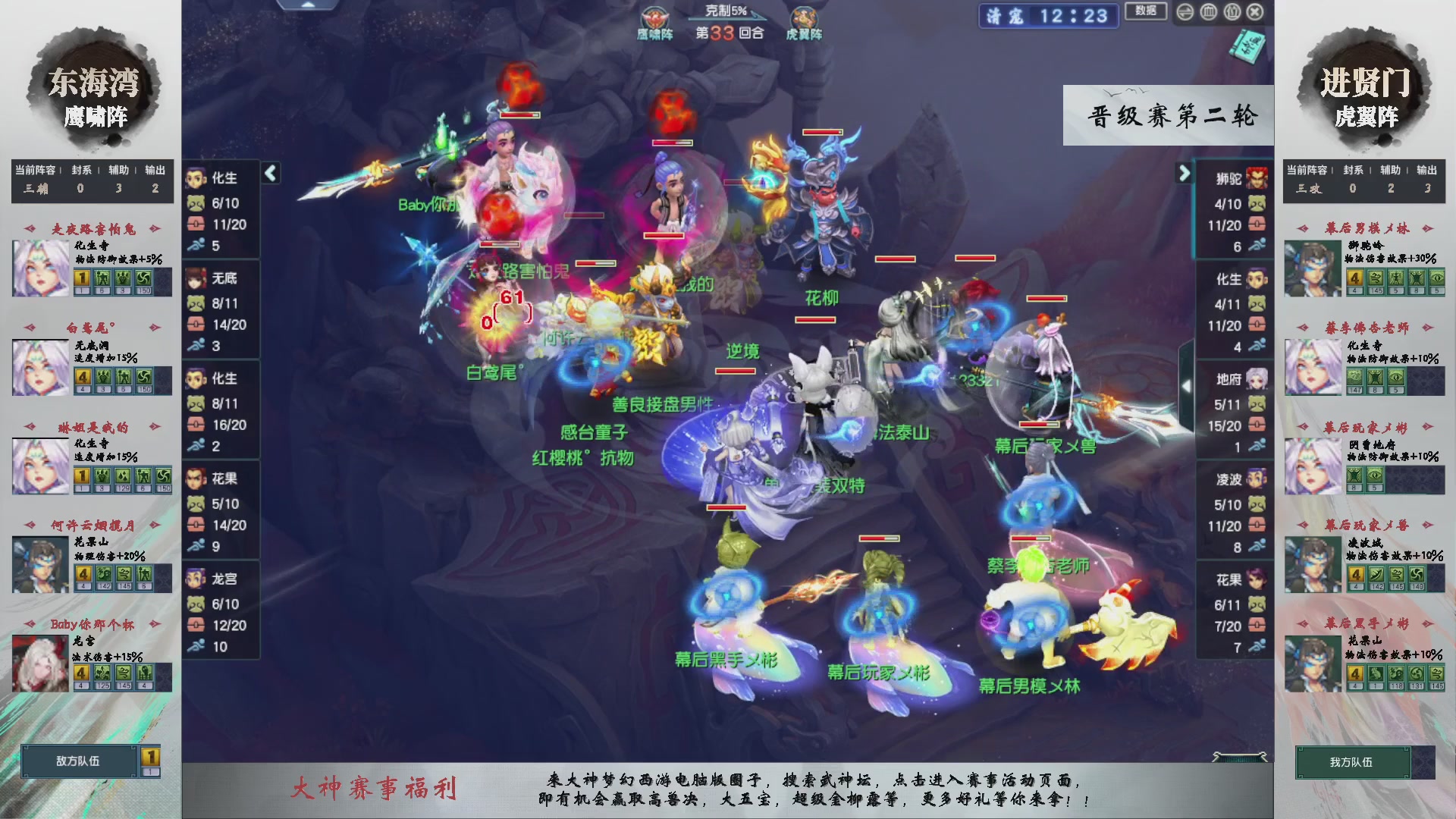
Task: Open the 数据 data panel
Action: click(1146, 12)
